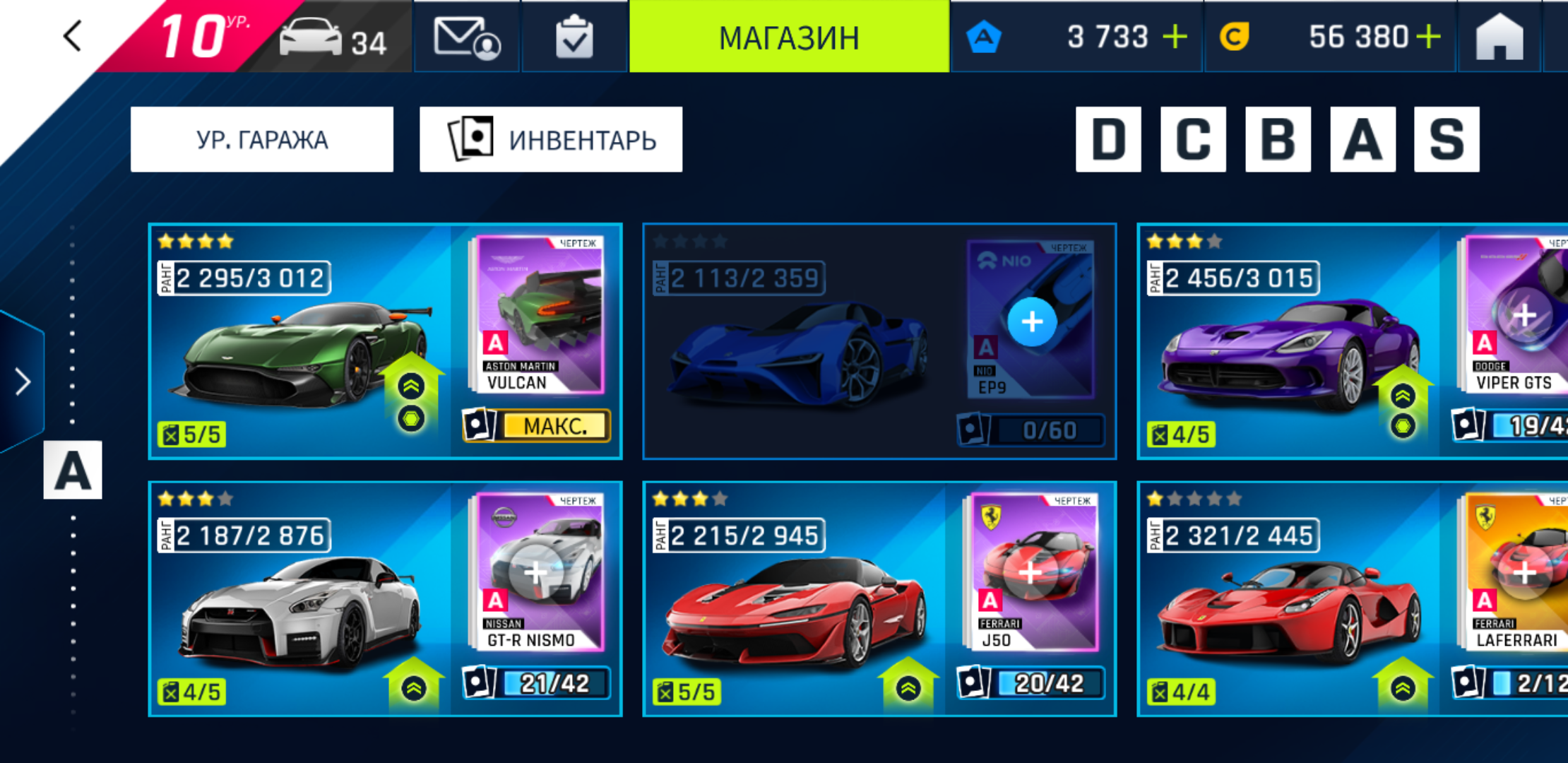This screenshot has width=1568, height=763.
Task: Add more gold credits with plus
Action: pyautogui.click(x=1428, y=37)
